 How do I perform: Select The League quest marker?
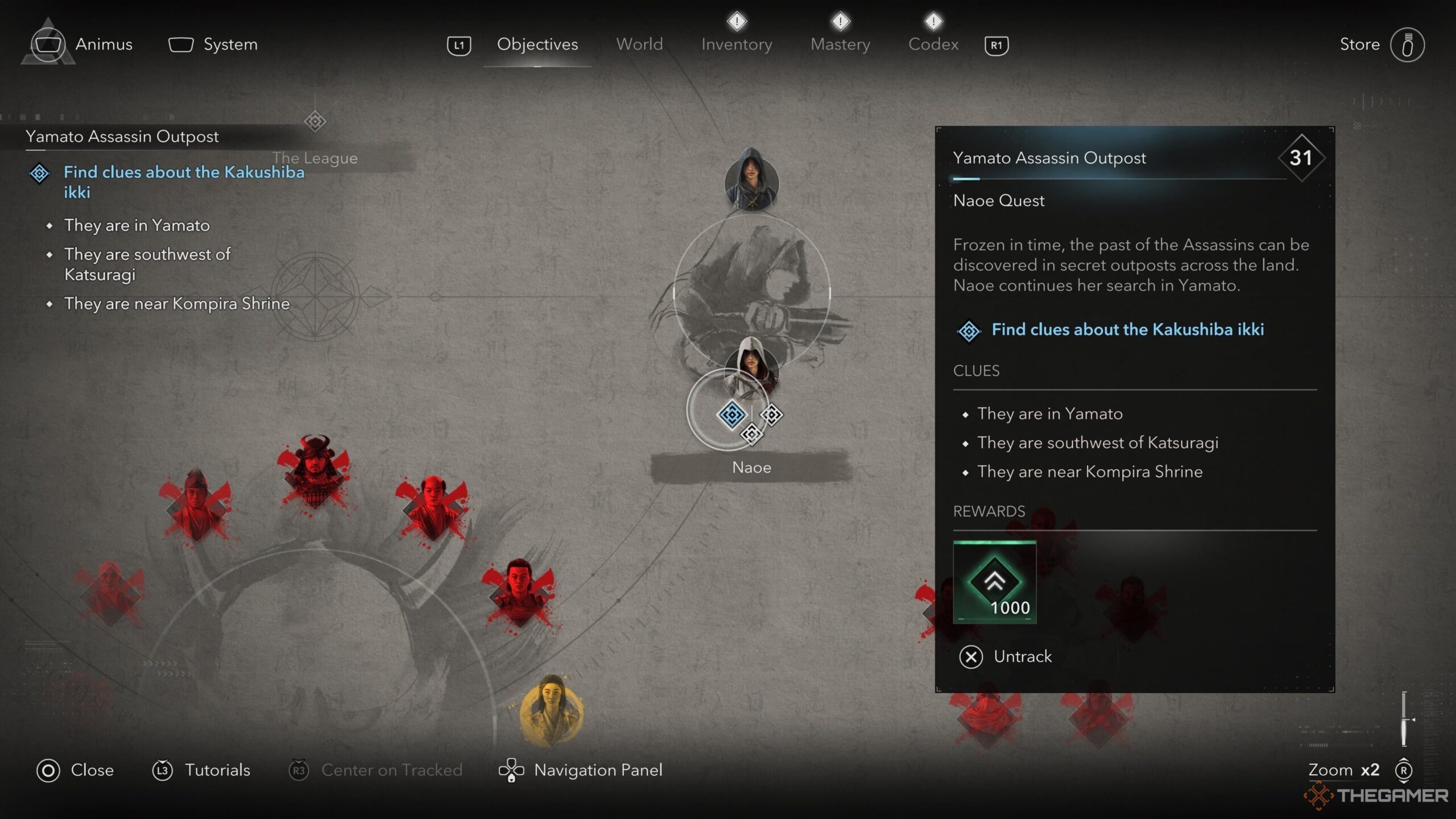(315, 122)
